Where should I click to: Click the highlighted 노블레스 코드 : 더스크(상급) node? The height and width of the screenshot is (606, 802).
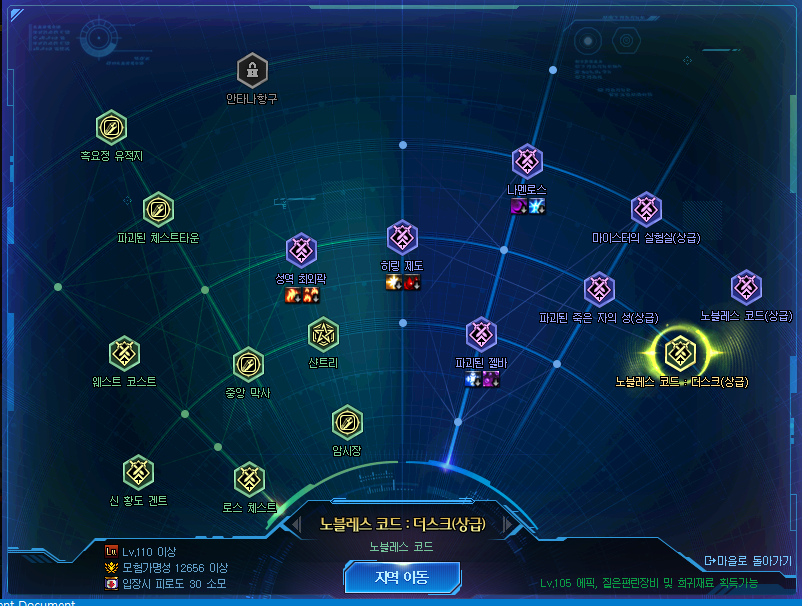click(x=680, y=351)
